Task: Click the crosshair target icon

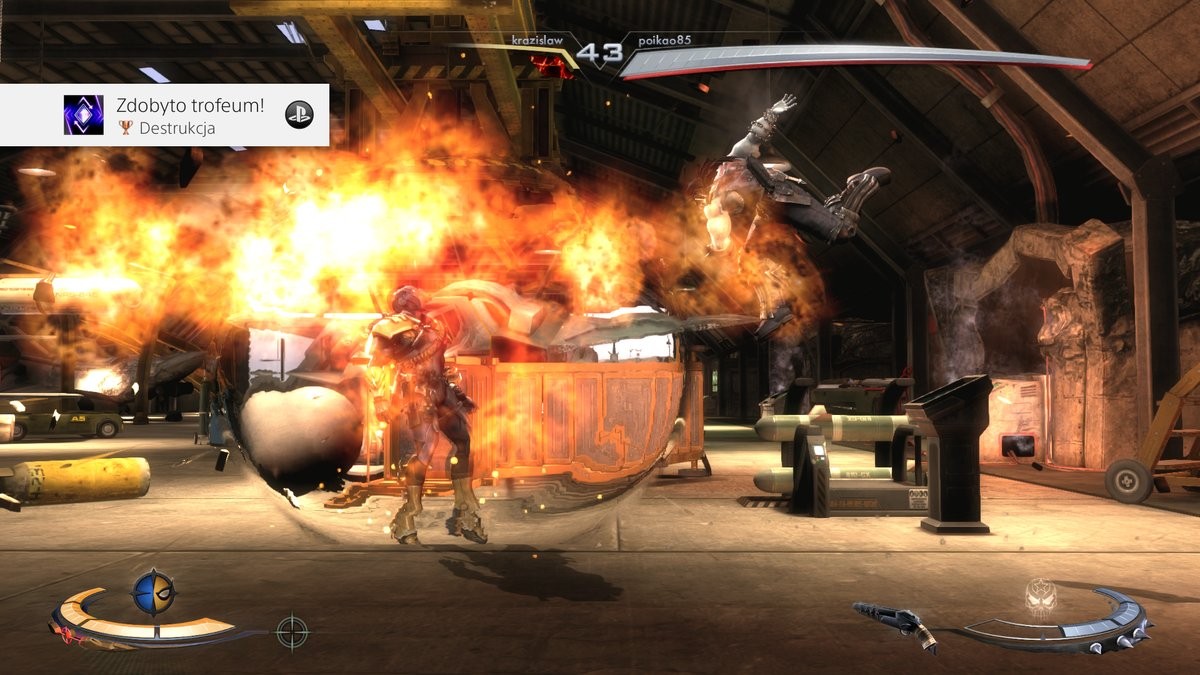Action: [292, 631]
